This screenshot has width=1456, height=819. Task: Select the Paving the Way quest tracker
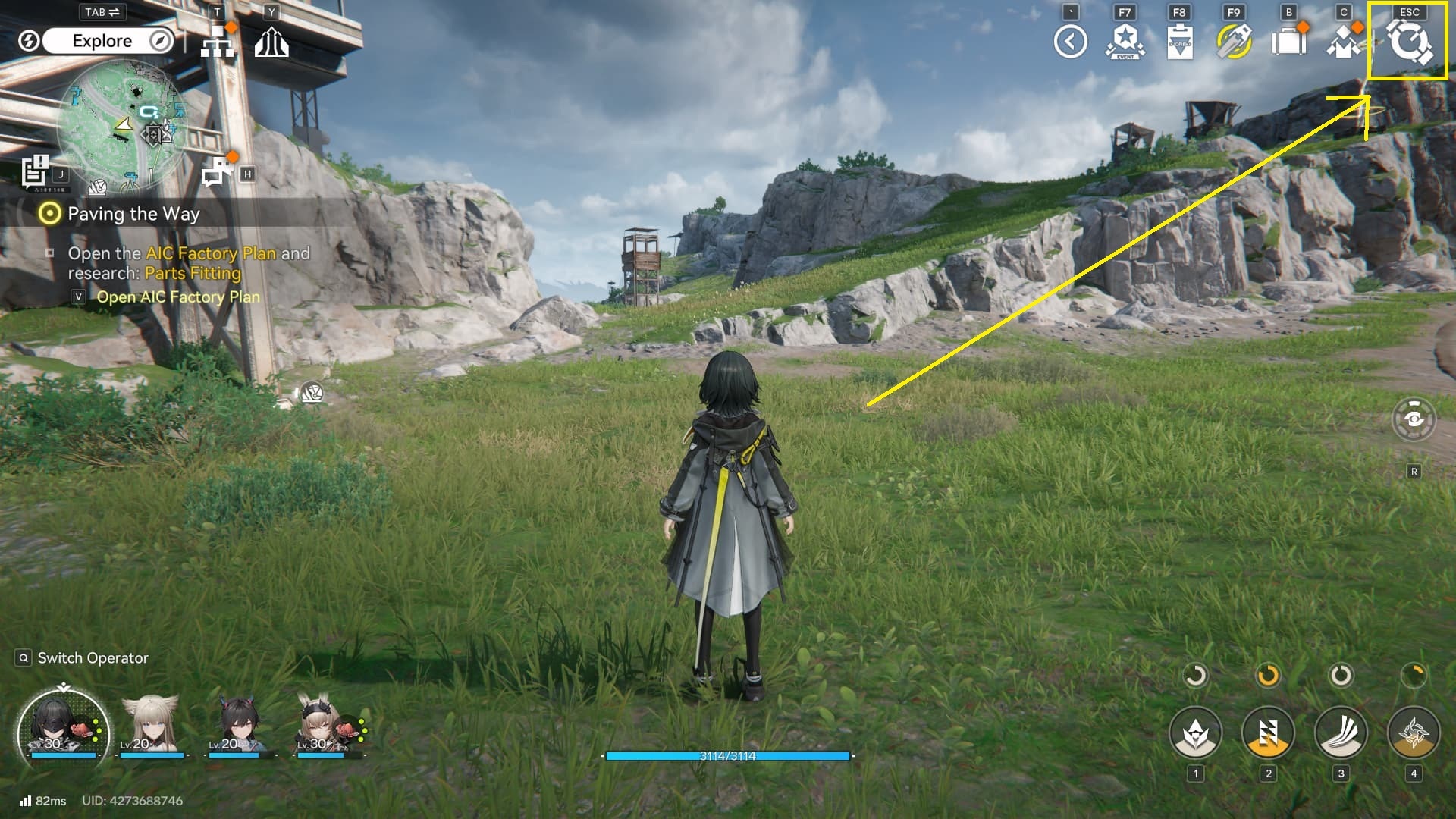click(x=133, y=214)
